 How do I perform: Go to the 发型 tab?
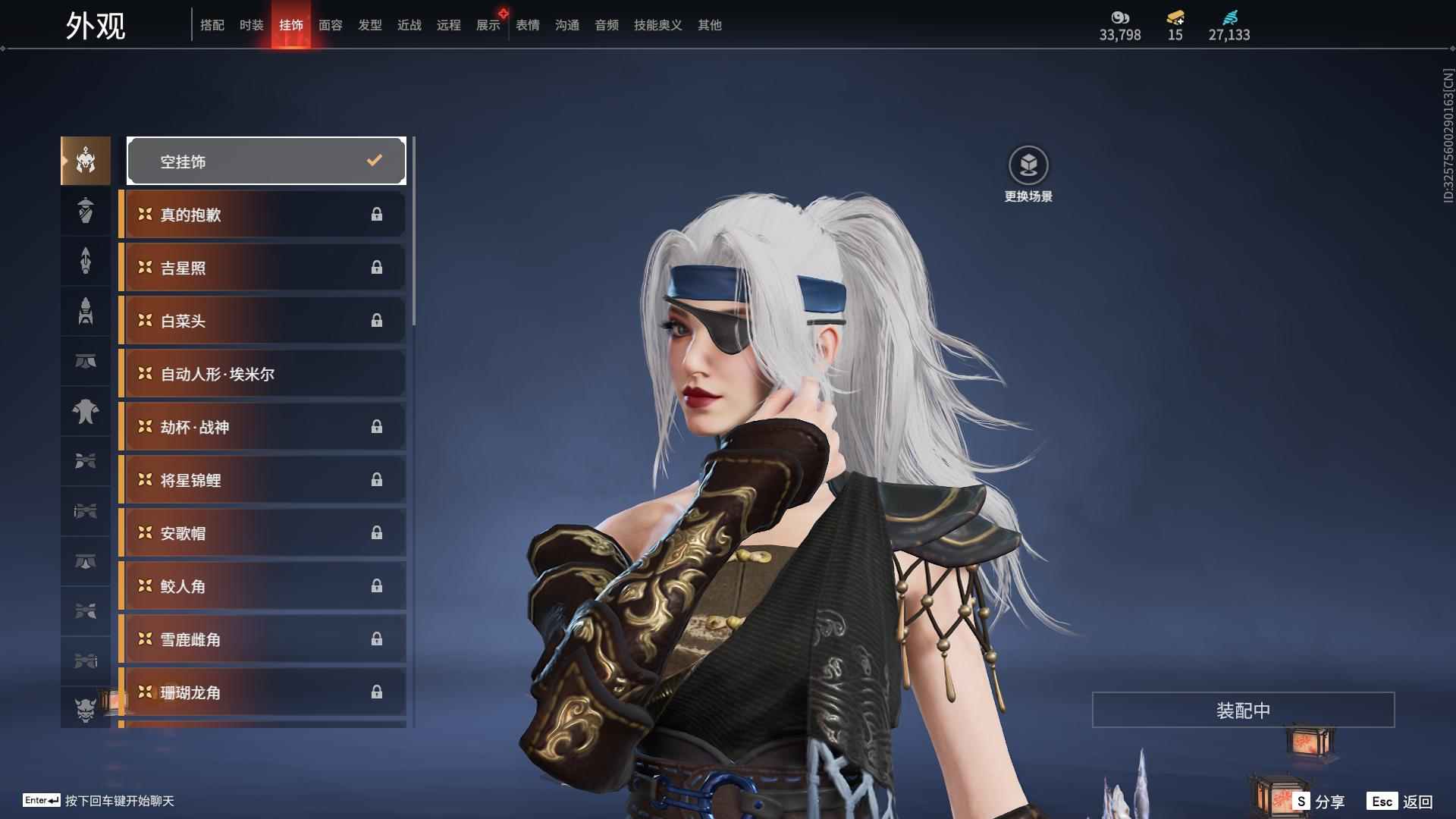tap(369, 25)
